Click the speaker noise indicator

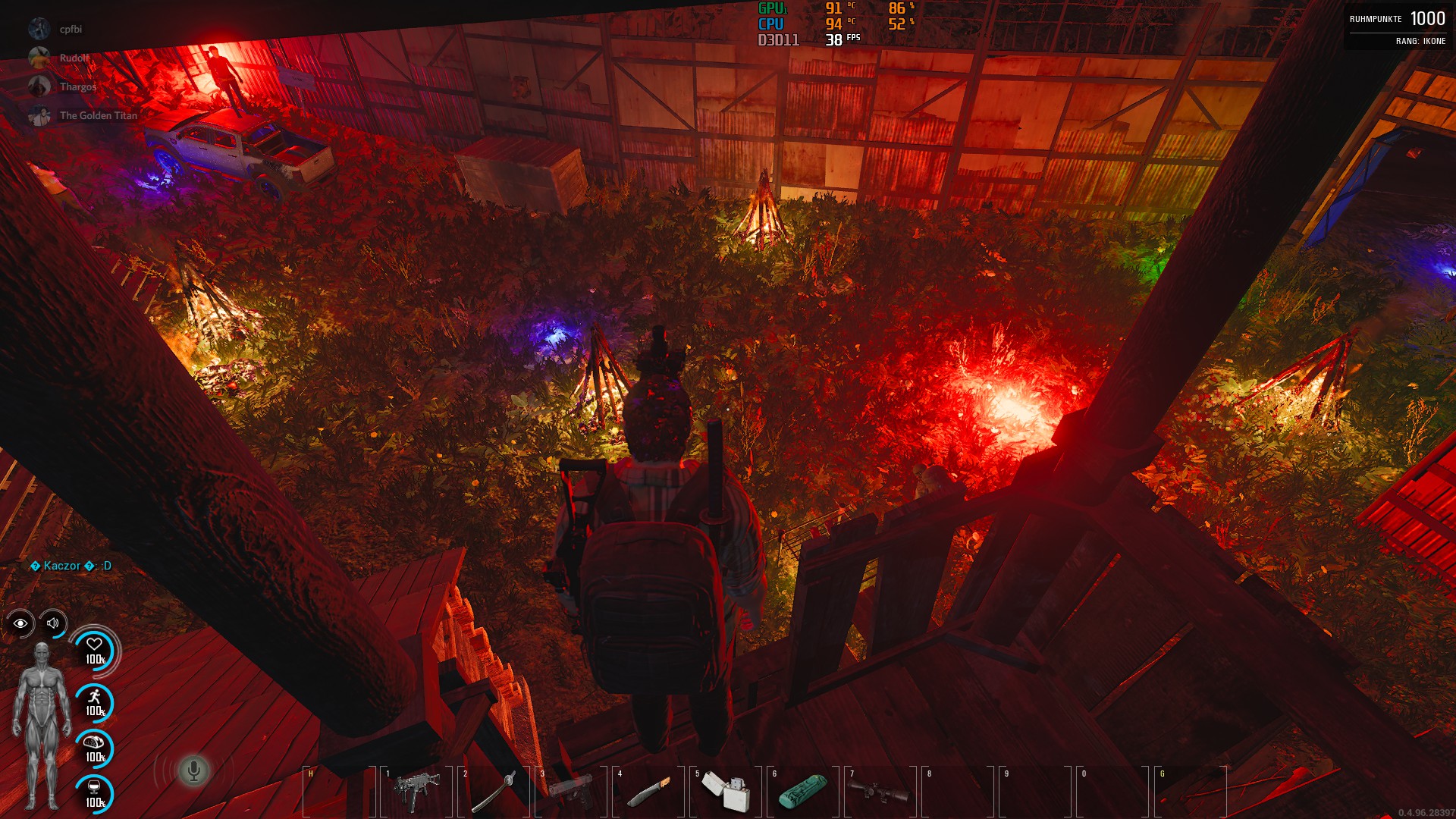[x=53, y=623]
